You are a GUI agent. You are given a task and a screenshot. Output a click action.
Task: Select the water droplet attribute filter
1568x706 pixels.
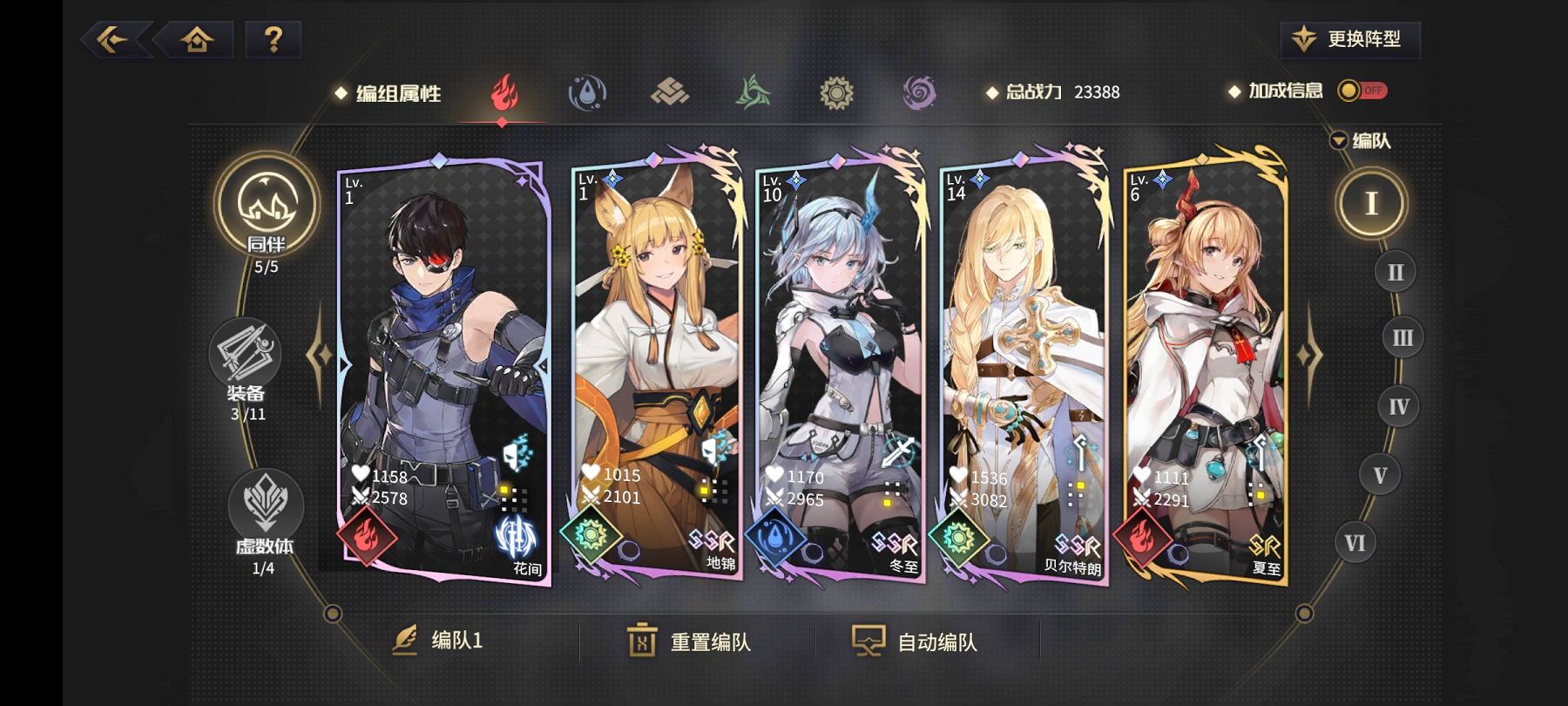[587, 92]
